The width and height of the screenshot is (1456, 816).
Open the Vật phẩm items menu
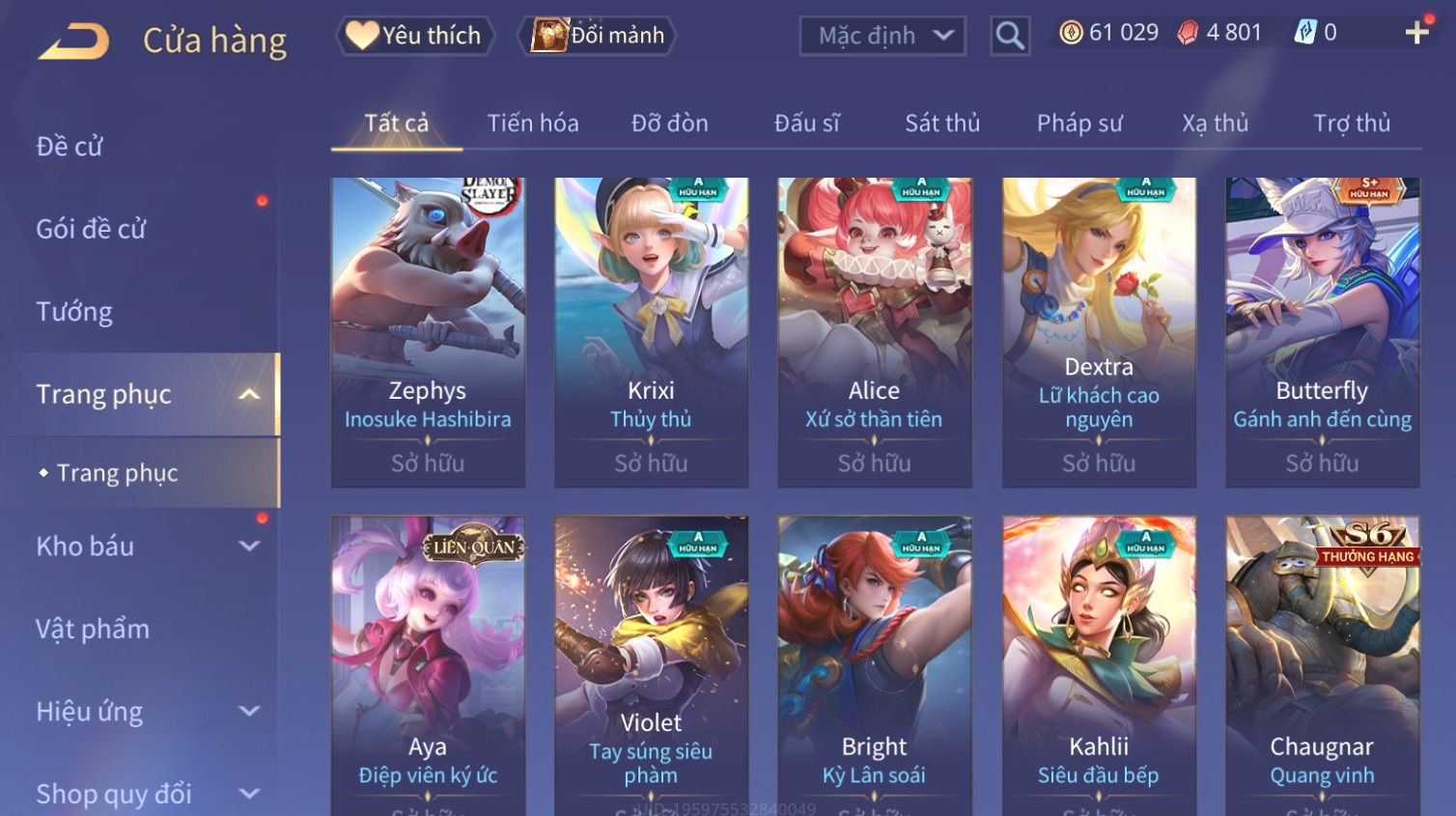(93, 630)
